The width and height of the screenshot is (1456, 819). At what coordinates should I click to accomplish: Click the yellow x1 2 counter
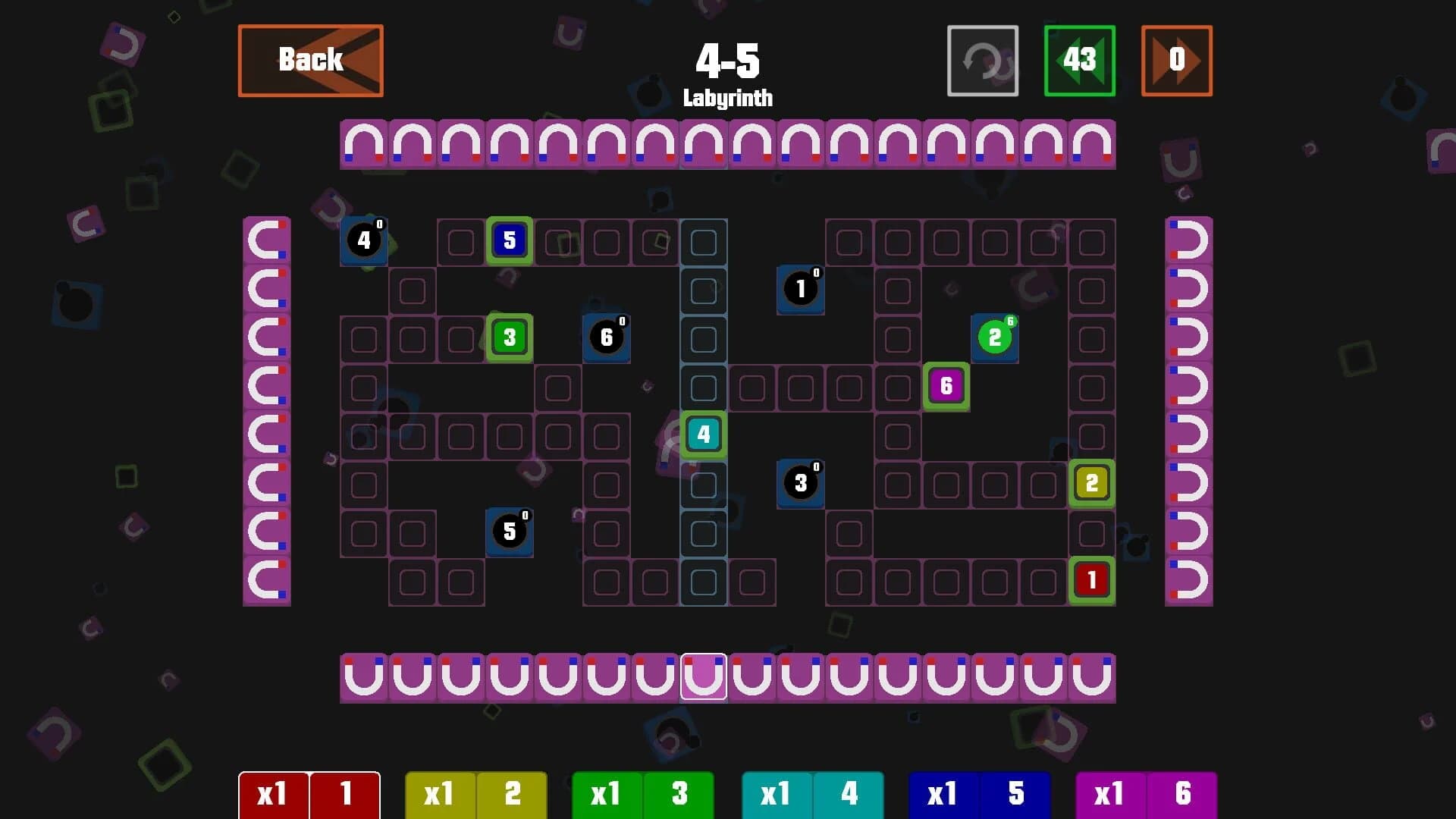pos(475,795)
